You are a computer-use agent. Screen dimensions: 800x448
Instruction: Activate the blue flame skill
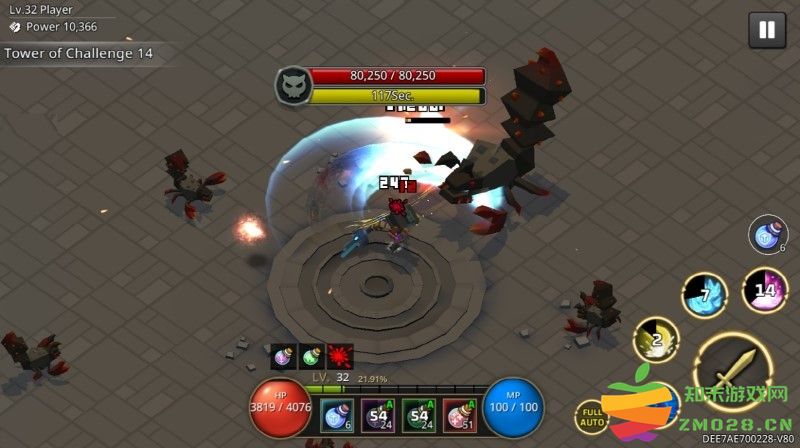[x=703, y=293]
